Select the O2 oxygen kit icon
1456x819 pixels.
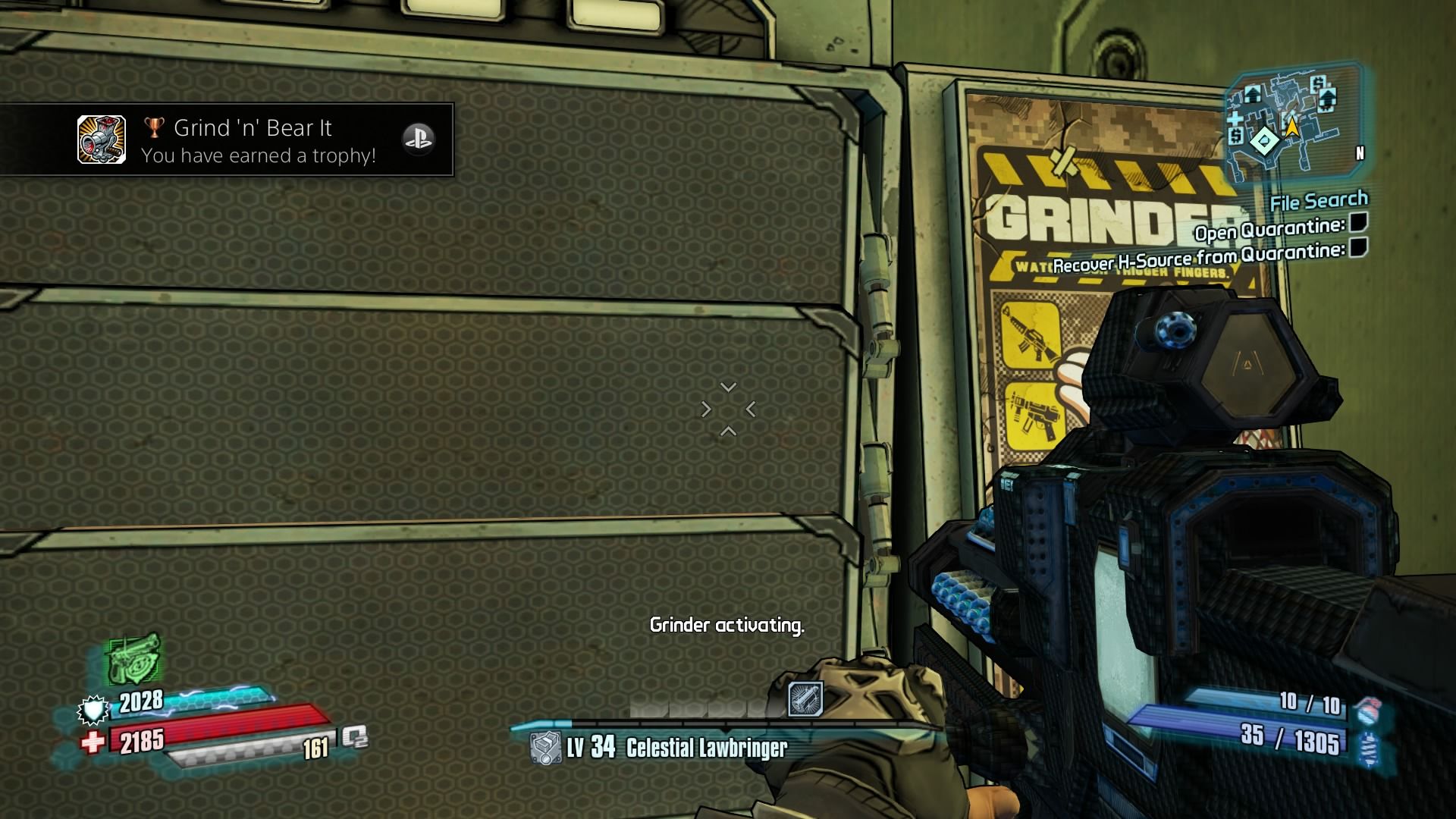pos(354,737)
